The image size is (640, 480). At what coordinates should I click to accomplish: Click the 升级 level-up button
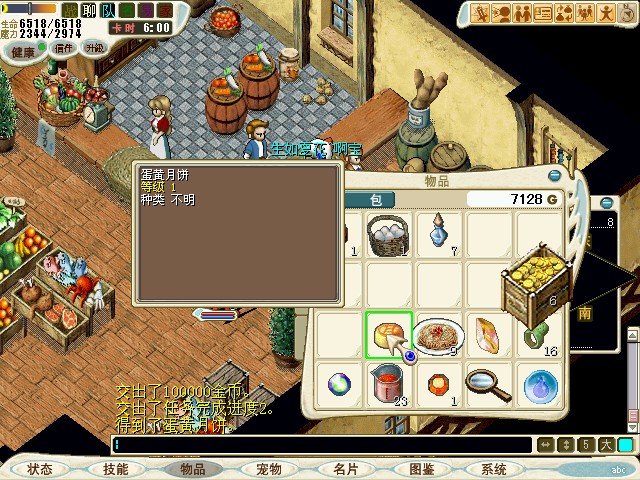(x=94, y=47)
